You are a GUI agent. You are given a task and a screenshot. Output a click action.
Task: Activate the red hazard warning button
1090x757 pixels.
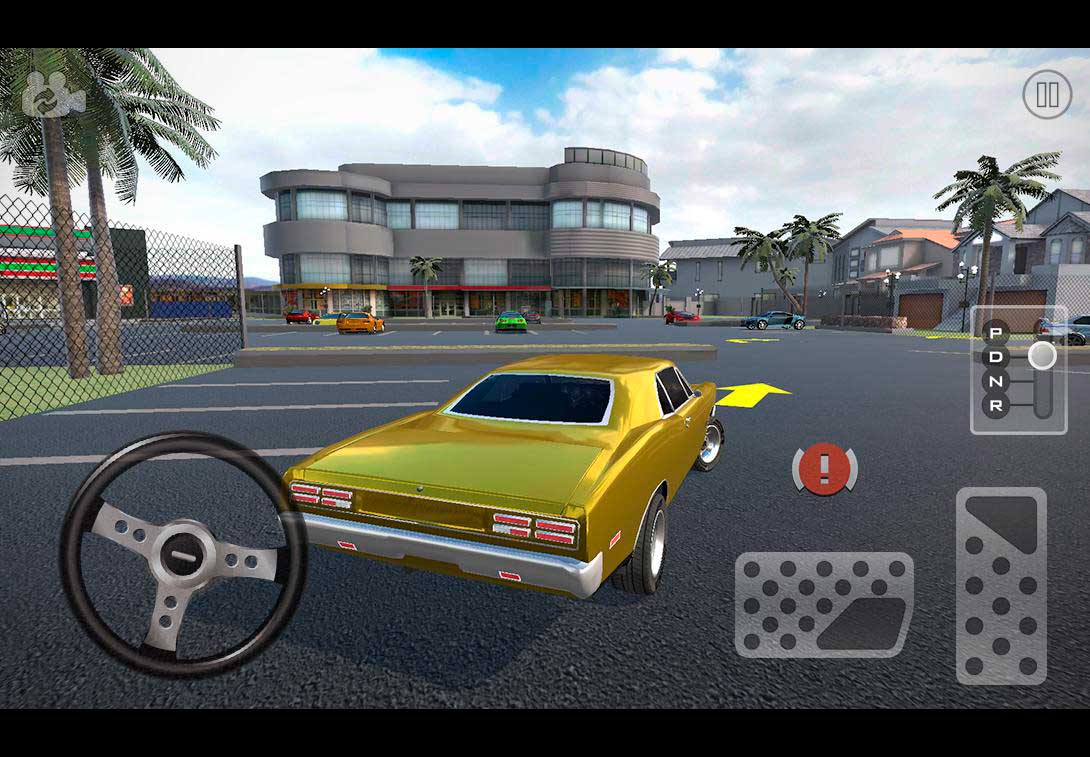point(825,468)
